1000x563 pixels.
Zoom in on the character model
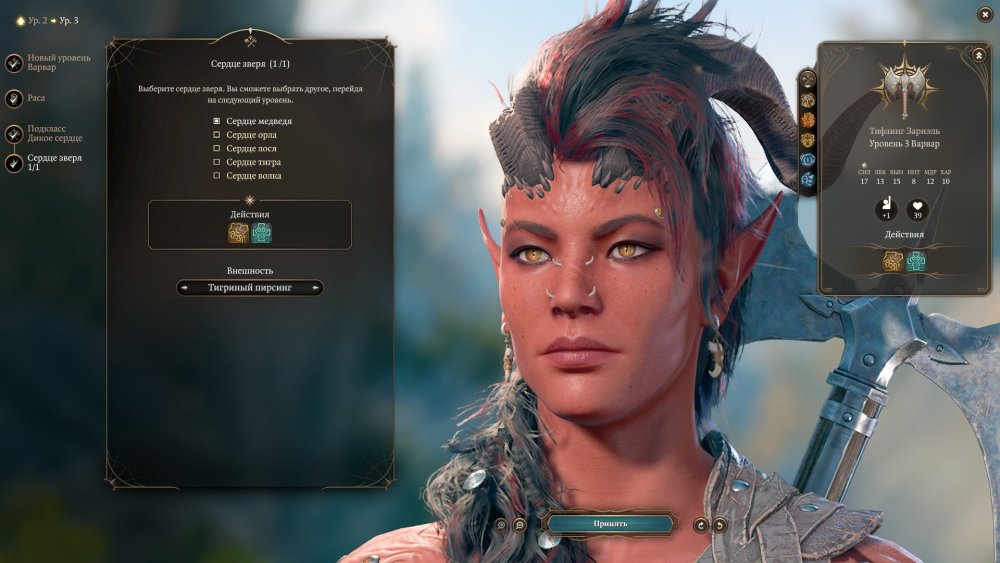point(501,524)
